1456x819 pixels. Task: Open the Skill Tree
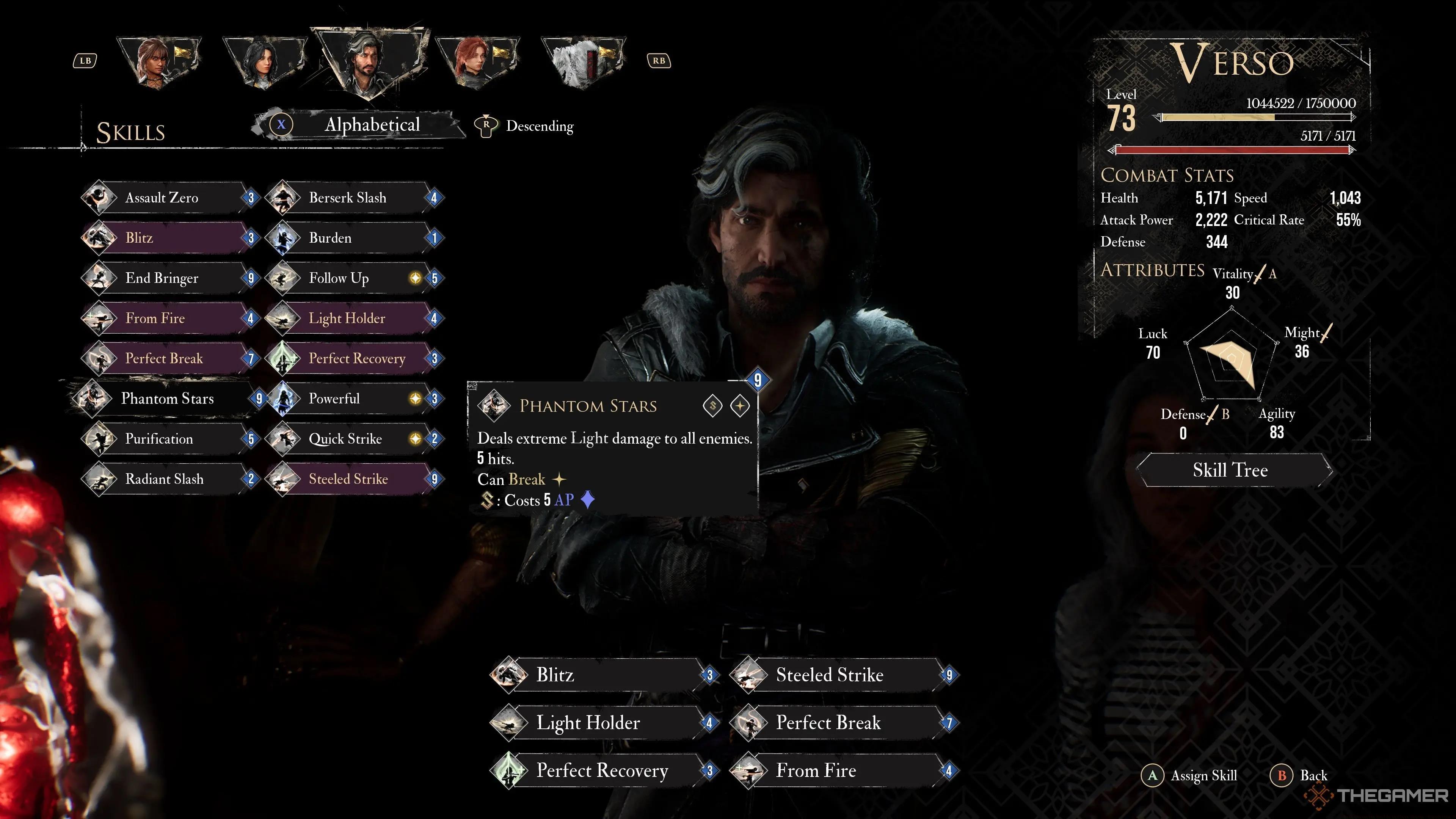(1230, 470)
